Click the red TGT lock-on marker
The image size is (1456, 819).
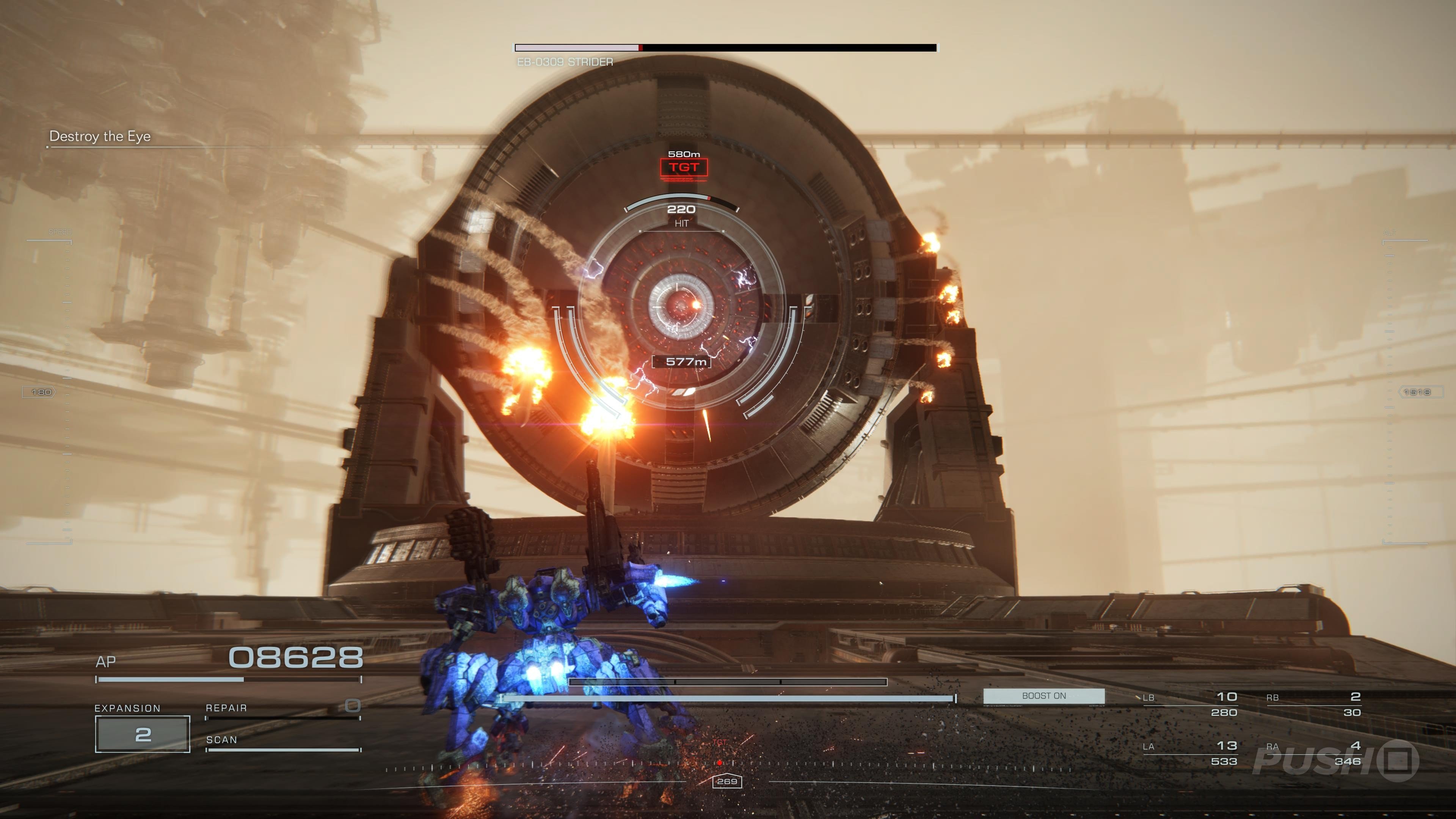(x=683, y=167)
